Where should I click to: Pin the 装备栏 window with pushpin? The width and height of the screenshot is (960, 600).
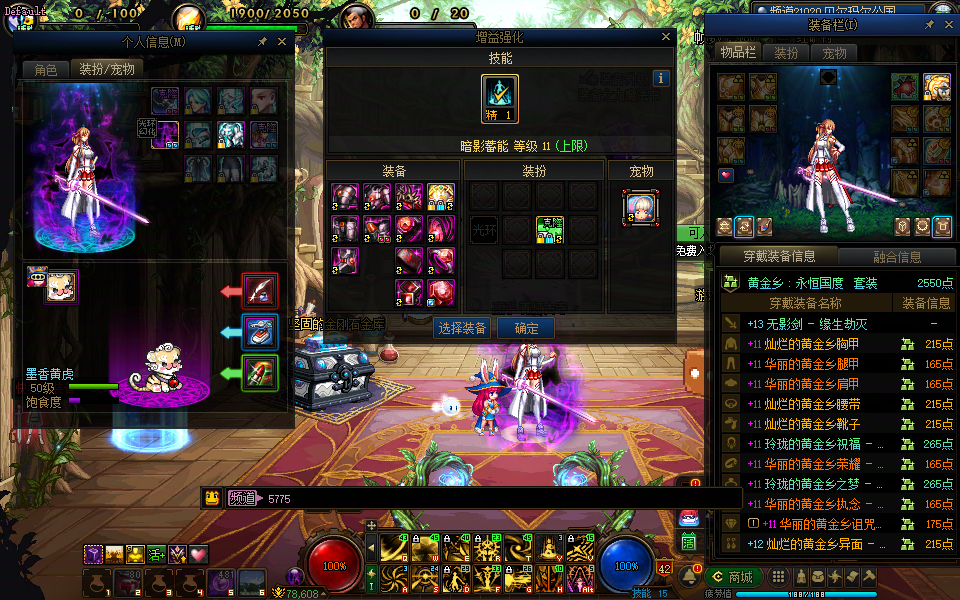[x=929, y=24]
